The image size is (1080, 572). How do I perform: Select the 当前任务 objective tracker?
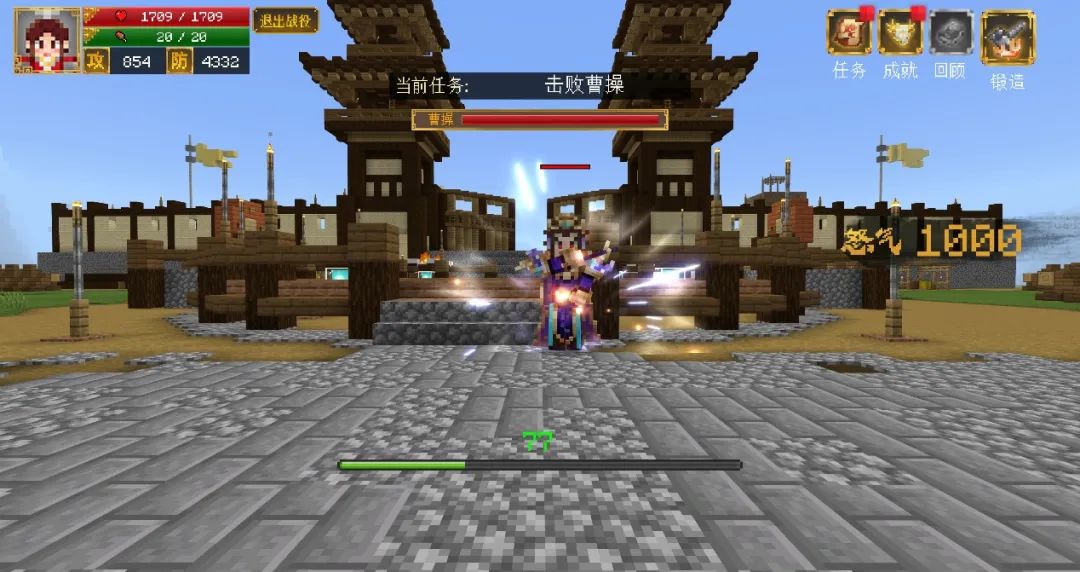tap(540, 85)
